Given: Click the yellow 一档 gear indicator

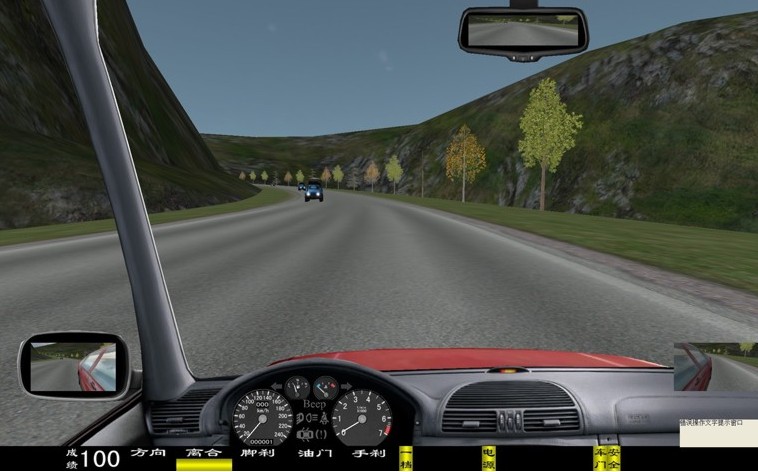Looking at the screenshot, I should (x=406, y=459).
